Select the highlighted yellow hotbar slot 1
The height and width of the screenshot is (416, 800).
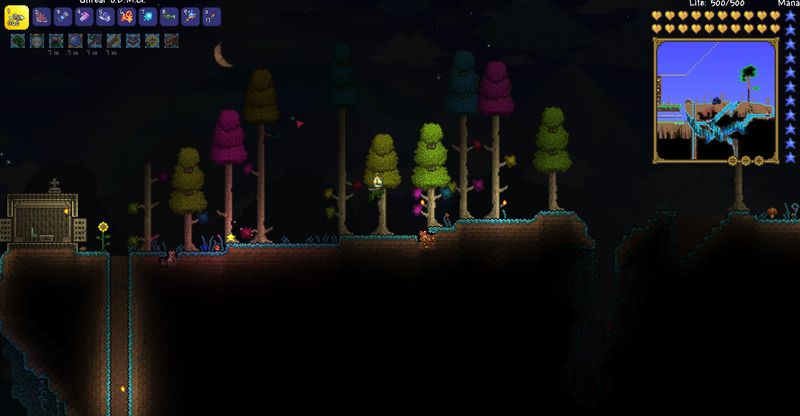click(18, 16)
